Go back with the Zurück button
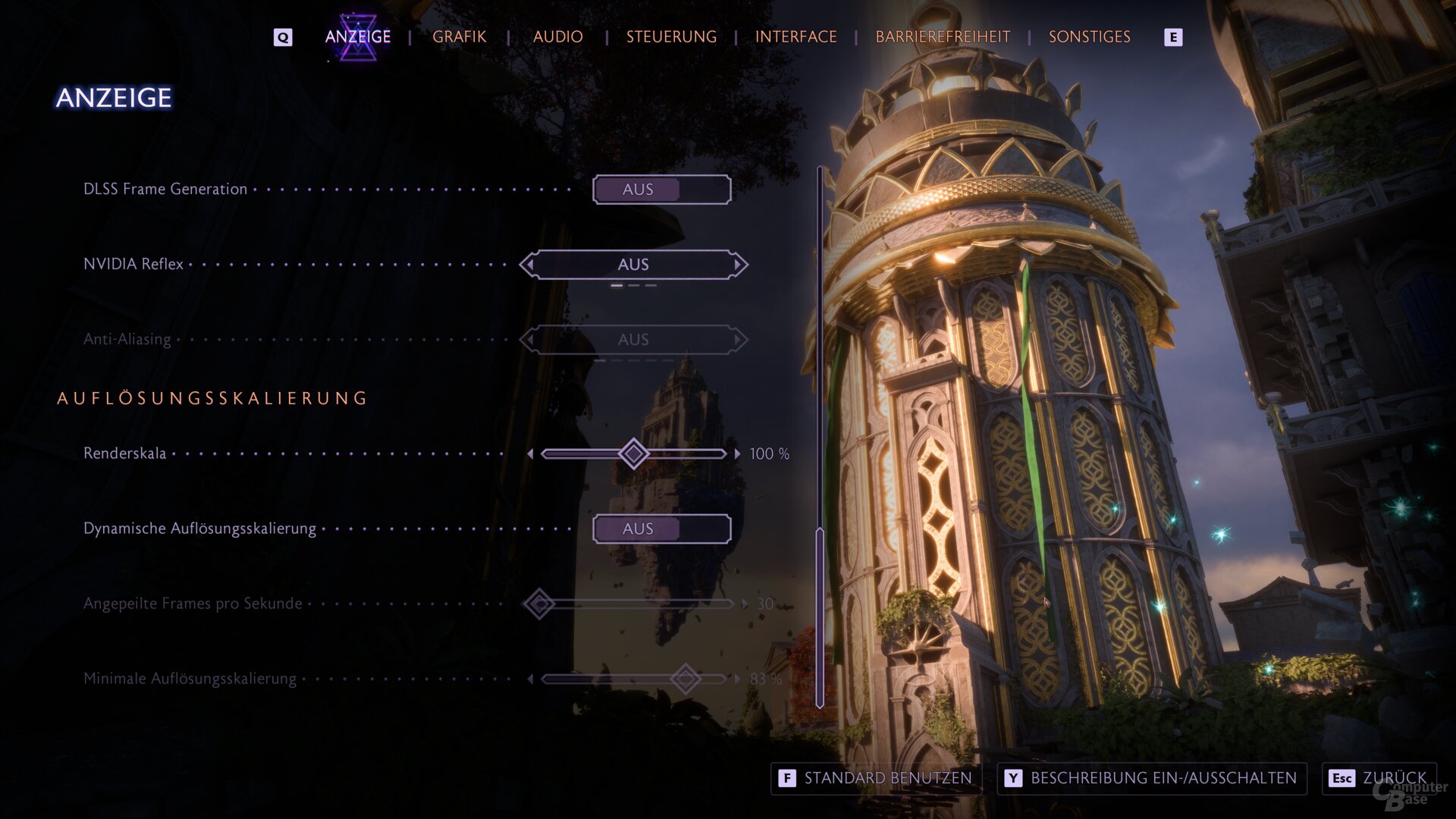This screenshot has width=1456, height=819. click(x=1379, y=778)
